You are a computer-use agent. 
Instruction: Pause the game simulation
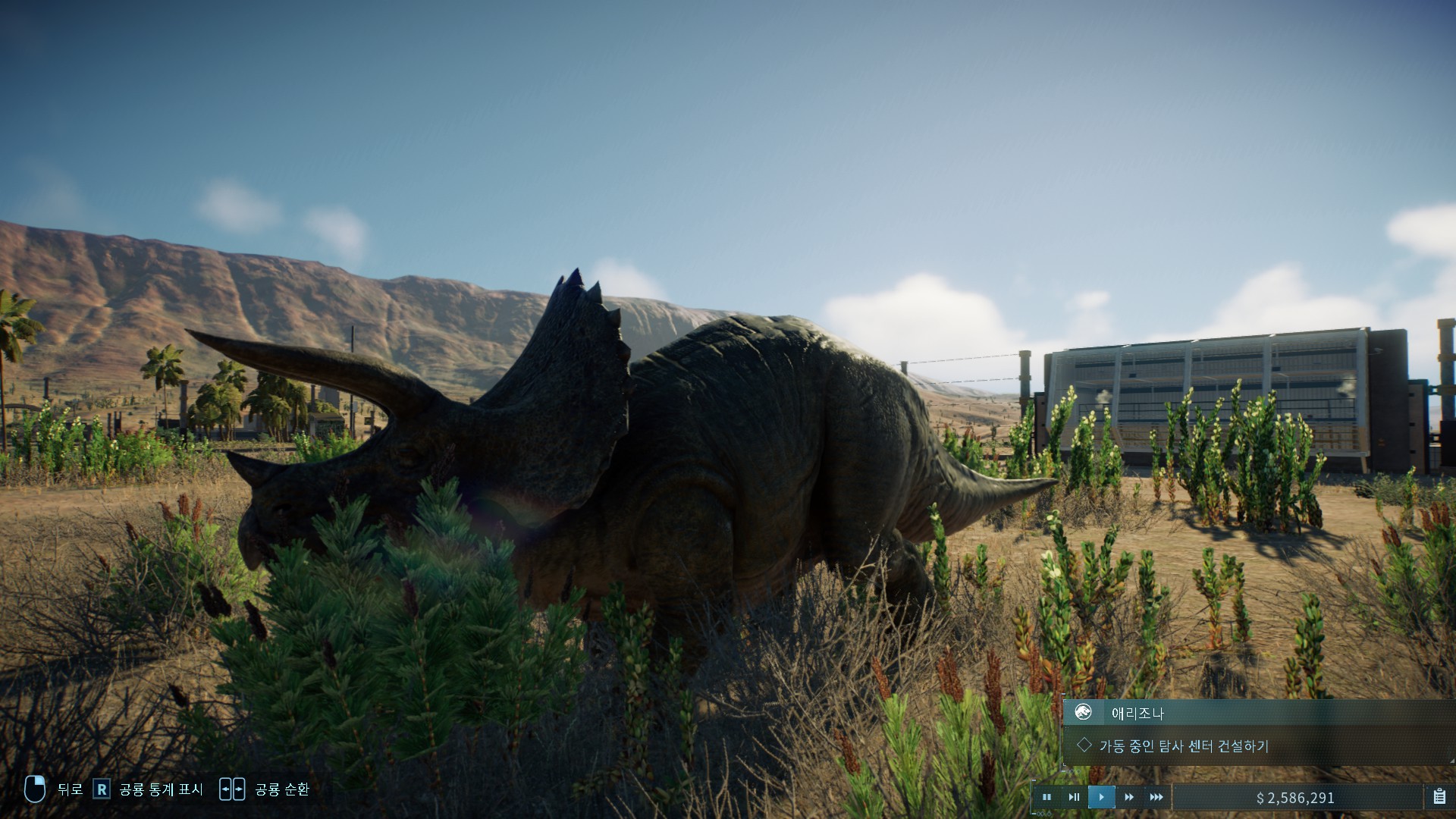(1046, 797)
